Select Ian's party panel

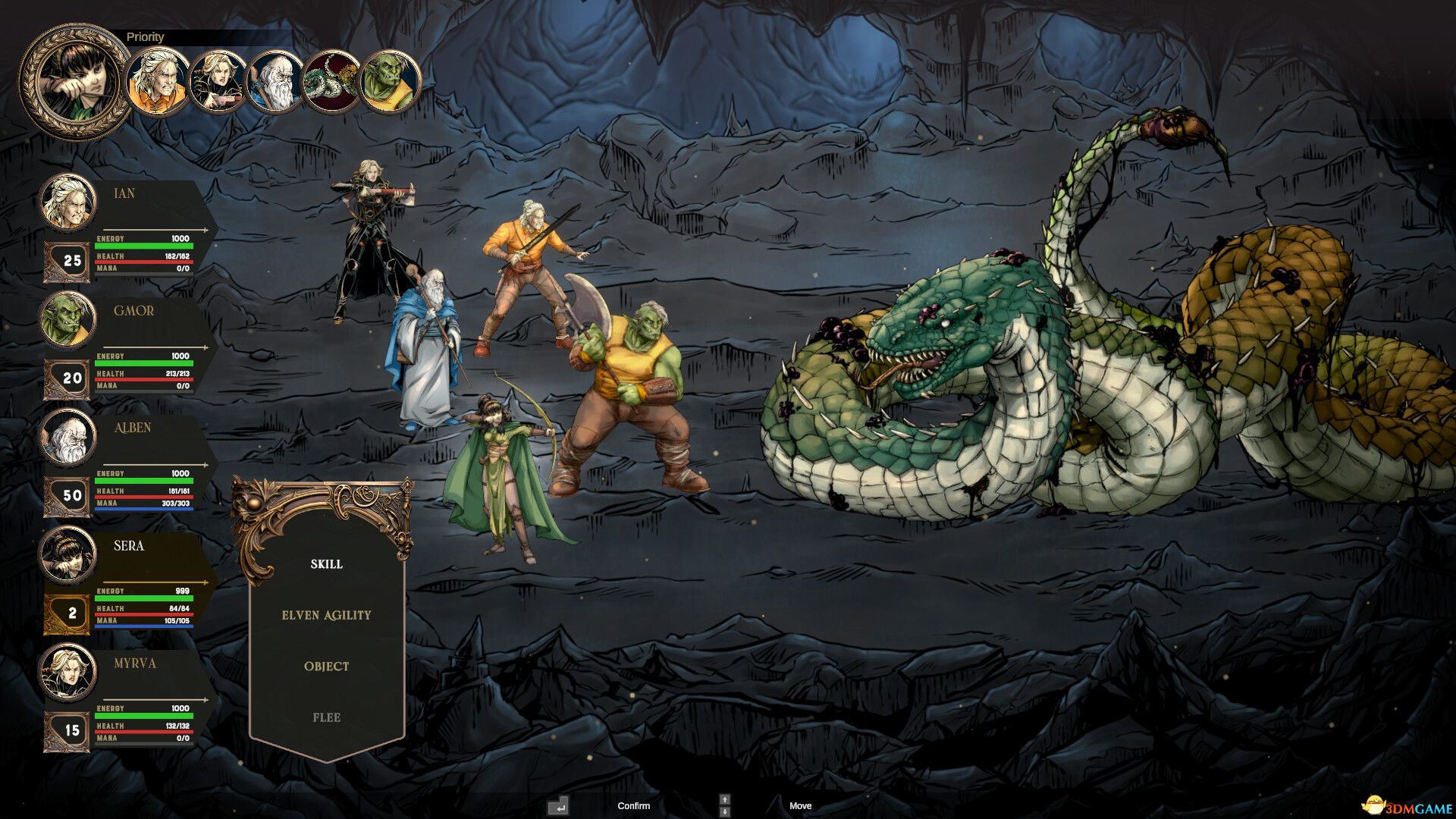point(125,227)
